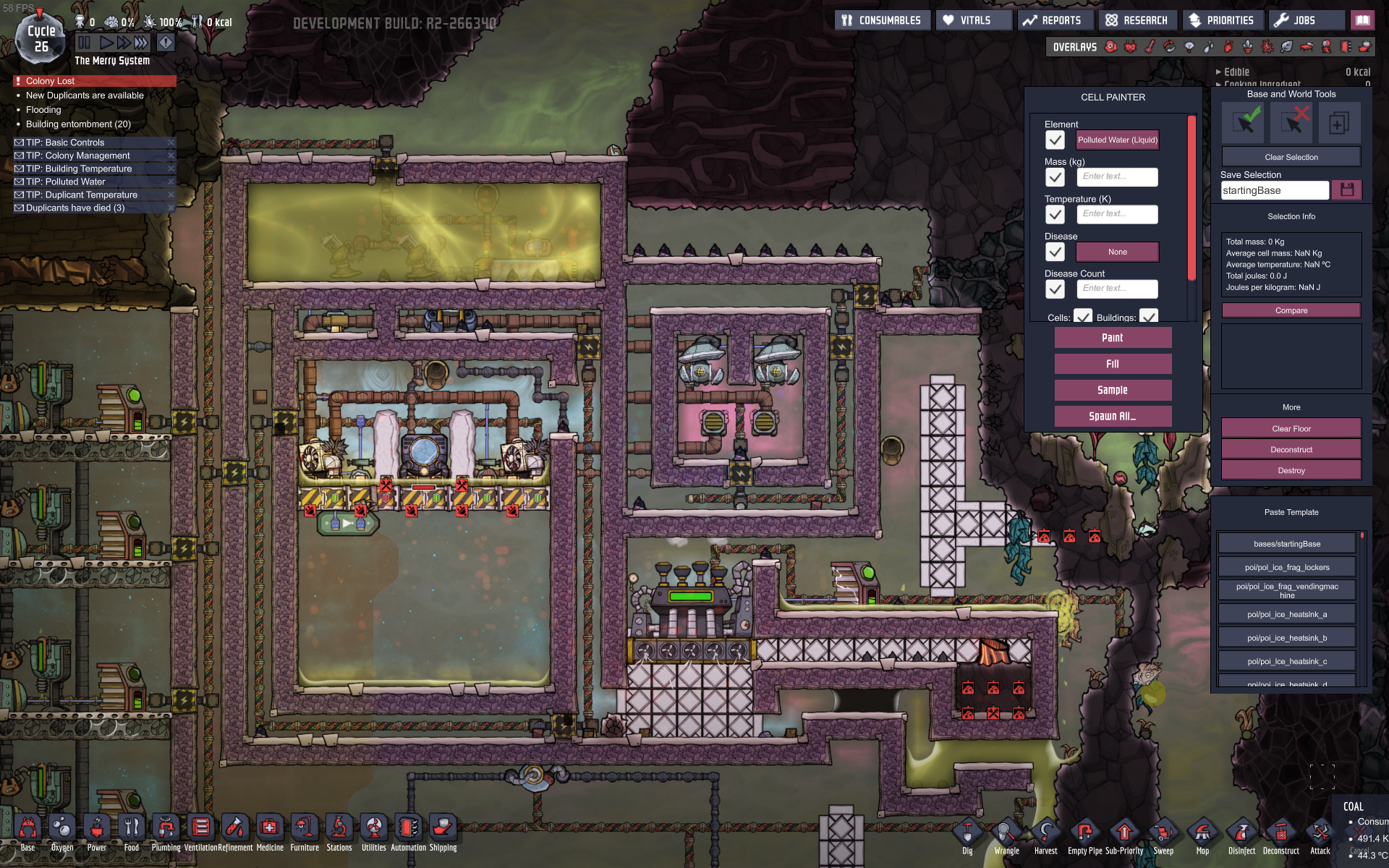Click the Paint button in Cell Painter
1389x868 pixels.
pyautogui.click(x=1113, y=338)
